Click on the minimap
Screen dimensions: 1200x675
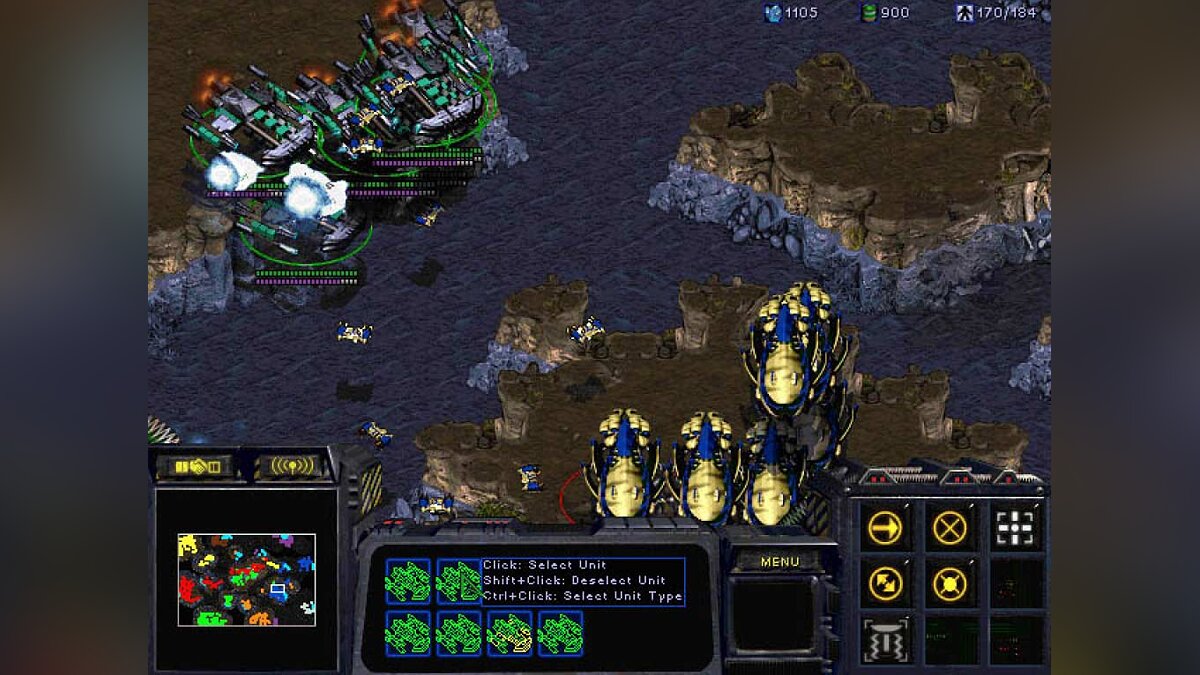tap(246, 580)
